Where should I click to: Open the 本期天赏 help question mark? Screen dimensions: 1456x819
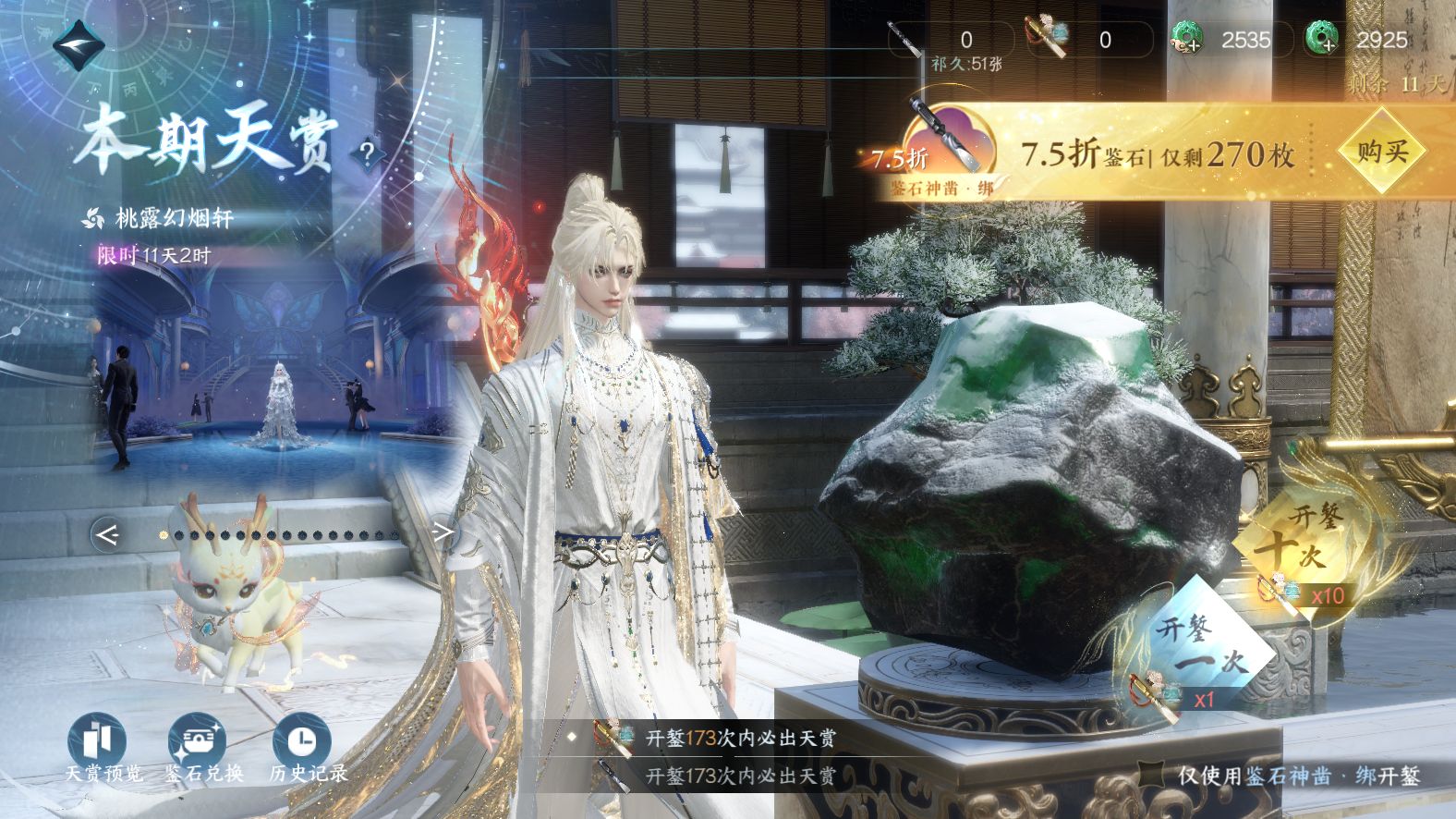pos(367,153)
